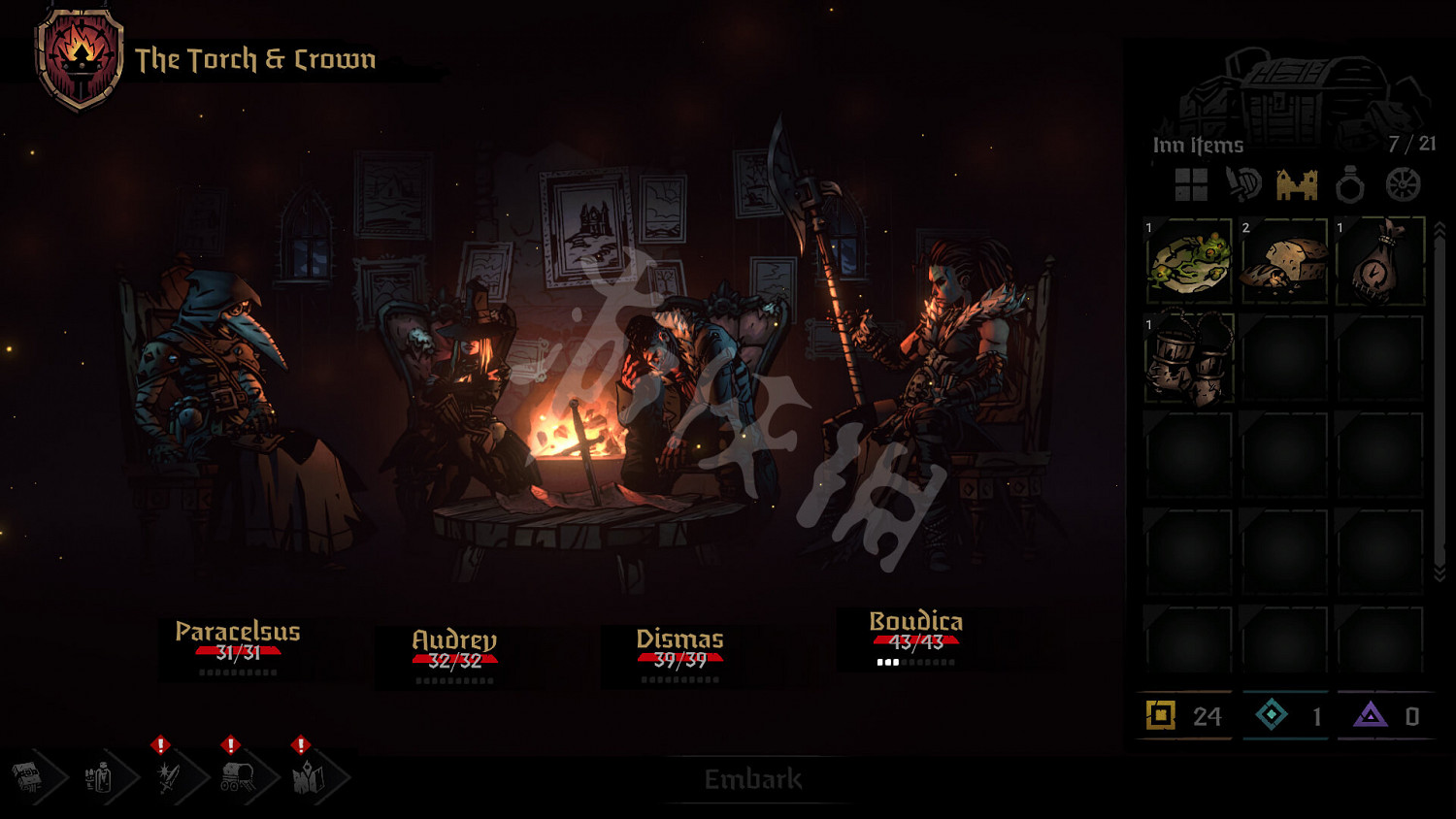This screenshot has height=819, width=1456.
Task: Choose the bread loaf inn item
Action: pos(1284,261)
